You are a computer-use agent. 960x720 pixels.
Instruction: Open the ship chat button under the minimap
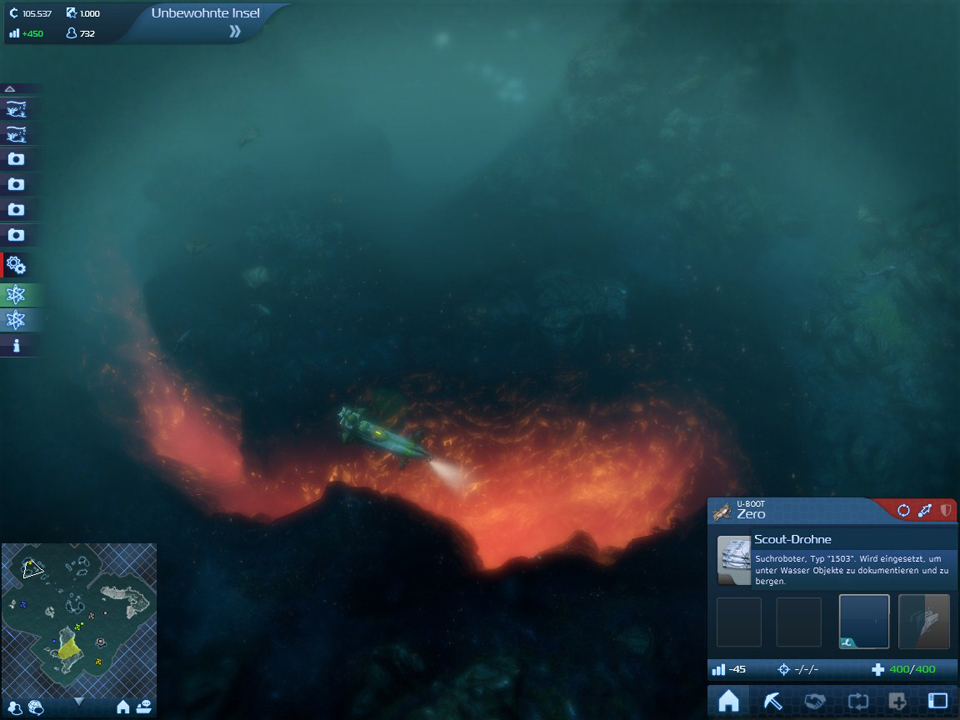(x=145, y=707)
